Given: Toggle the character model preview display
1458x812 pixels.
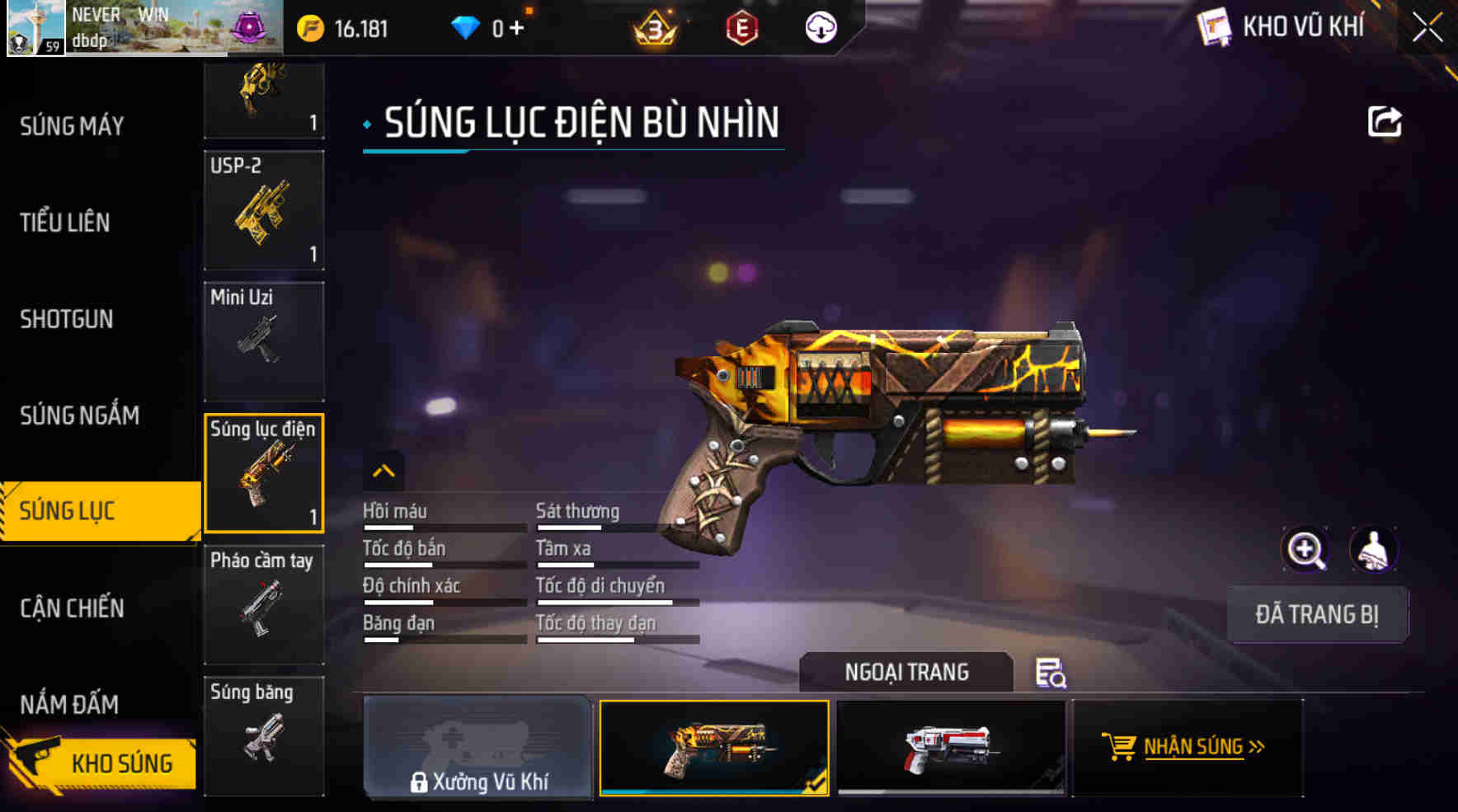Looking at the screenshot, I should pyautogui.click(x=1372, y=550).
